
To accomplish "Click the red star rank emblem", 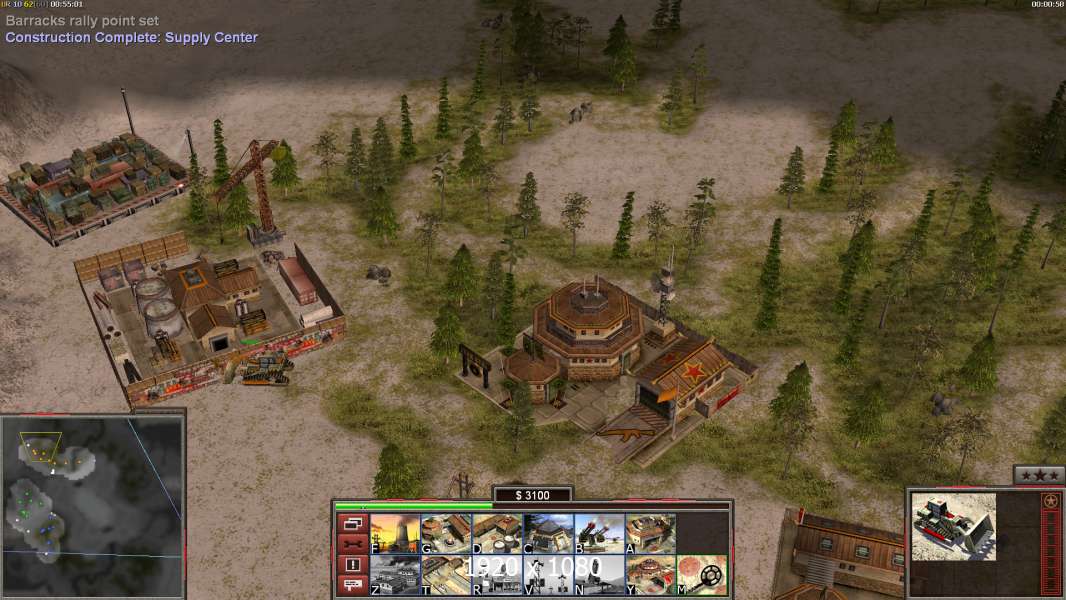I will 1050,501.
